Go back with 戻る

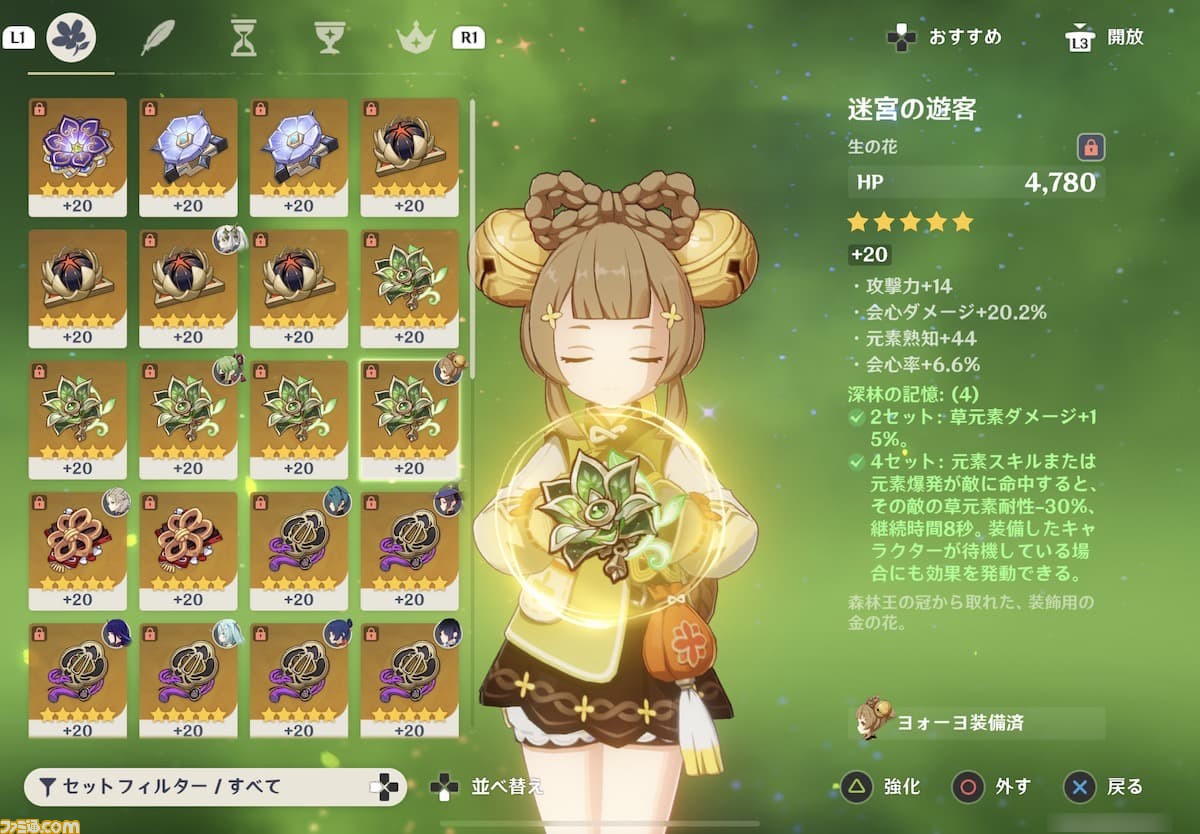pos(1103,787)
